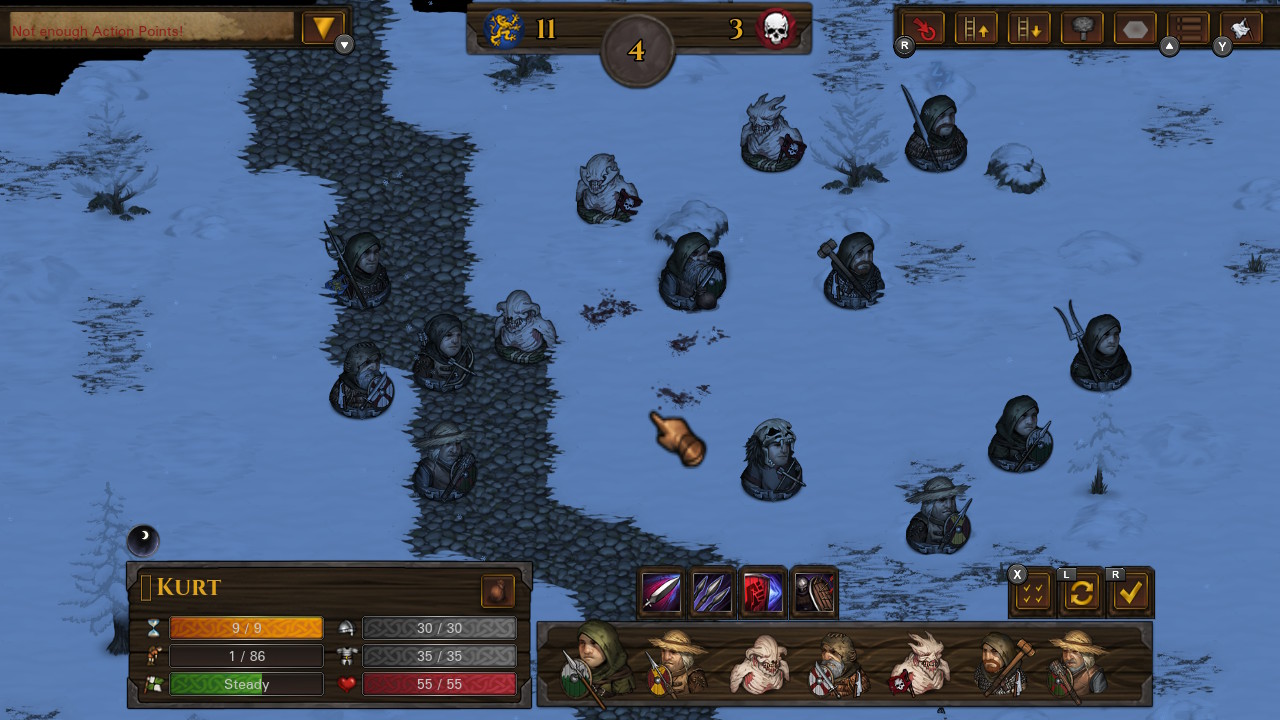The width and height of the screenshot is (1280, 720).
Task: Open Kurt's inventory bag icon
Action: pos(497,591)
